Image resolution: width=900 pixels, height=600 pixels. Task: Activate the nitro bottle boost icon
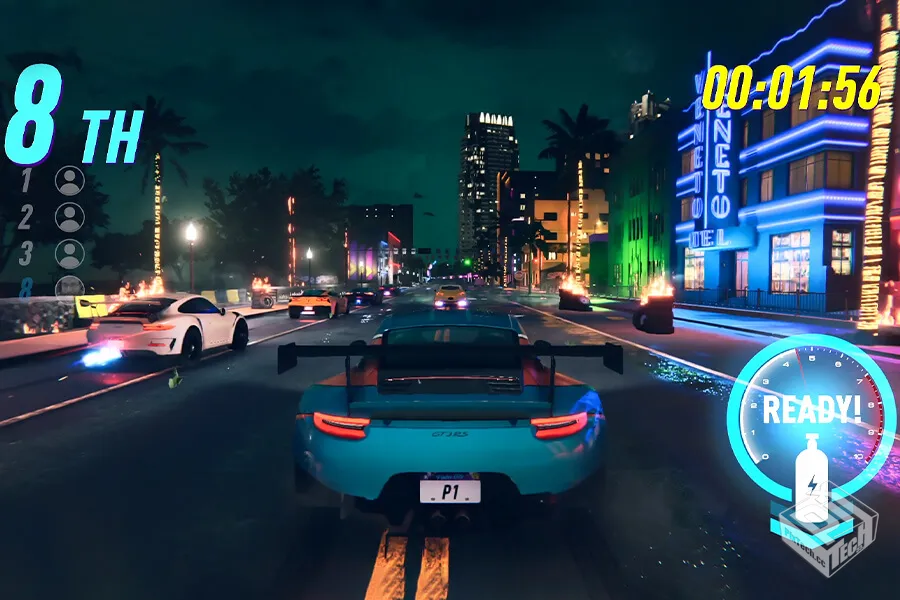tap(811, 478)
